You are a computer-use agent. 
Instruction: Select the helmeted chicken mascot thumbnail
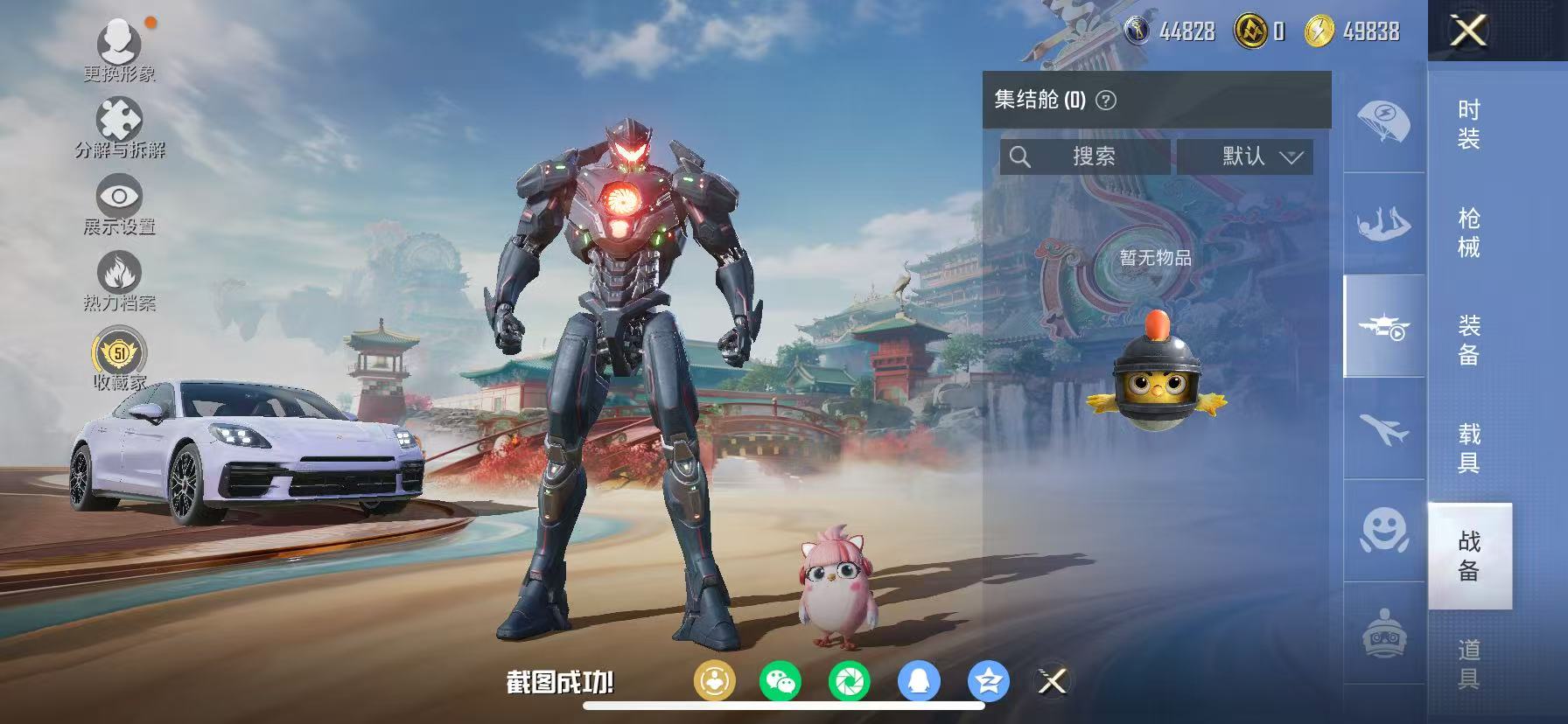(x=1158, y=381)
